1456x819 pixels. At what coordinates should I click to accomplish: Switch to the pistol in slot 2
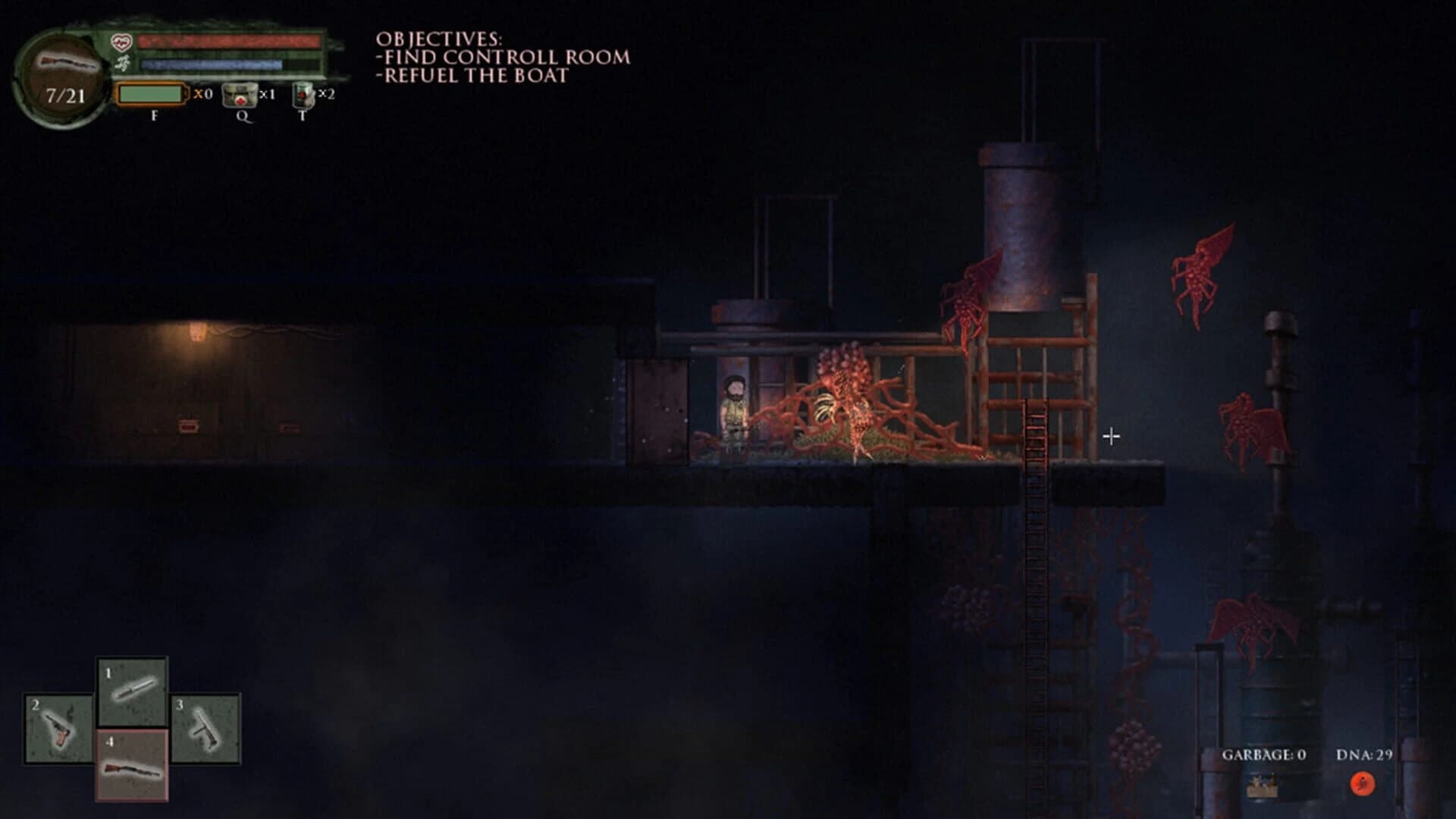click(x=58, y=728)
